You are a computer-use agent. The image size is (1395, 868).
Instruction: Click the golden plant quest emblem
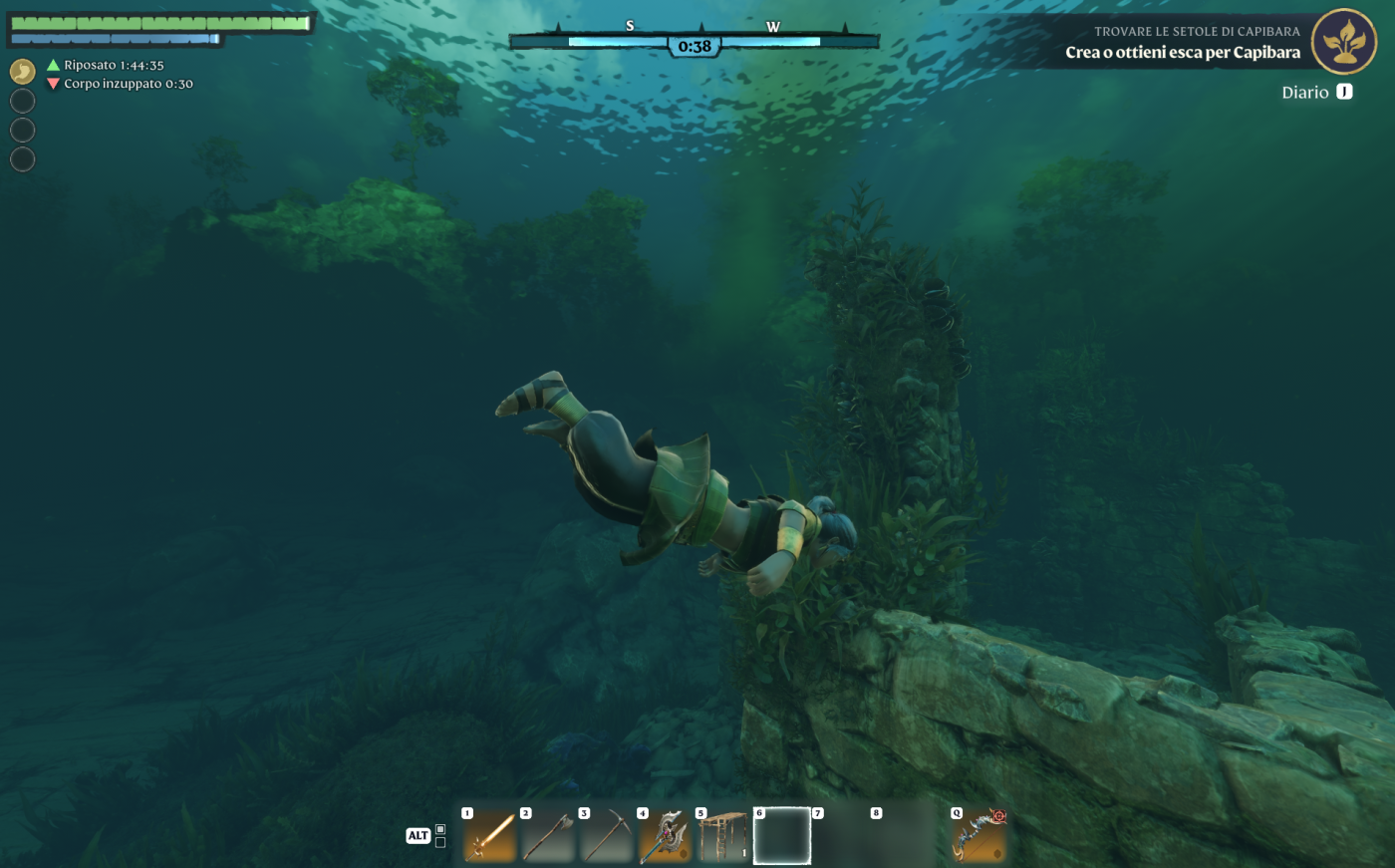click(1343, 42)
